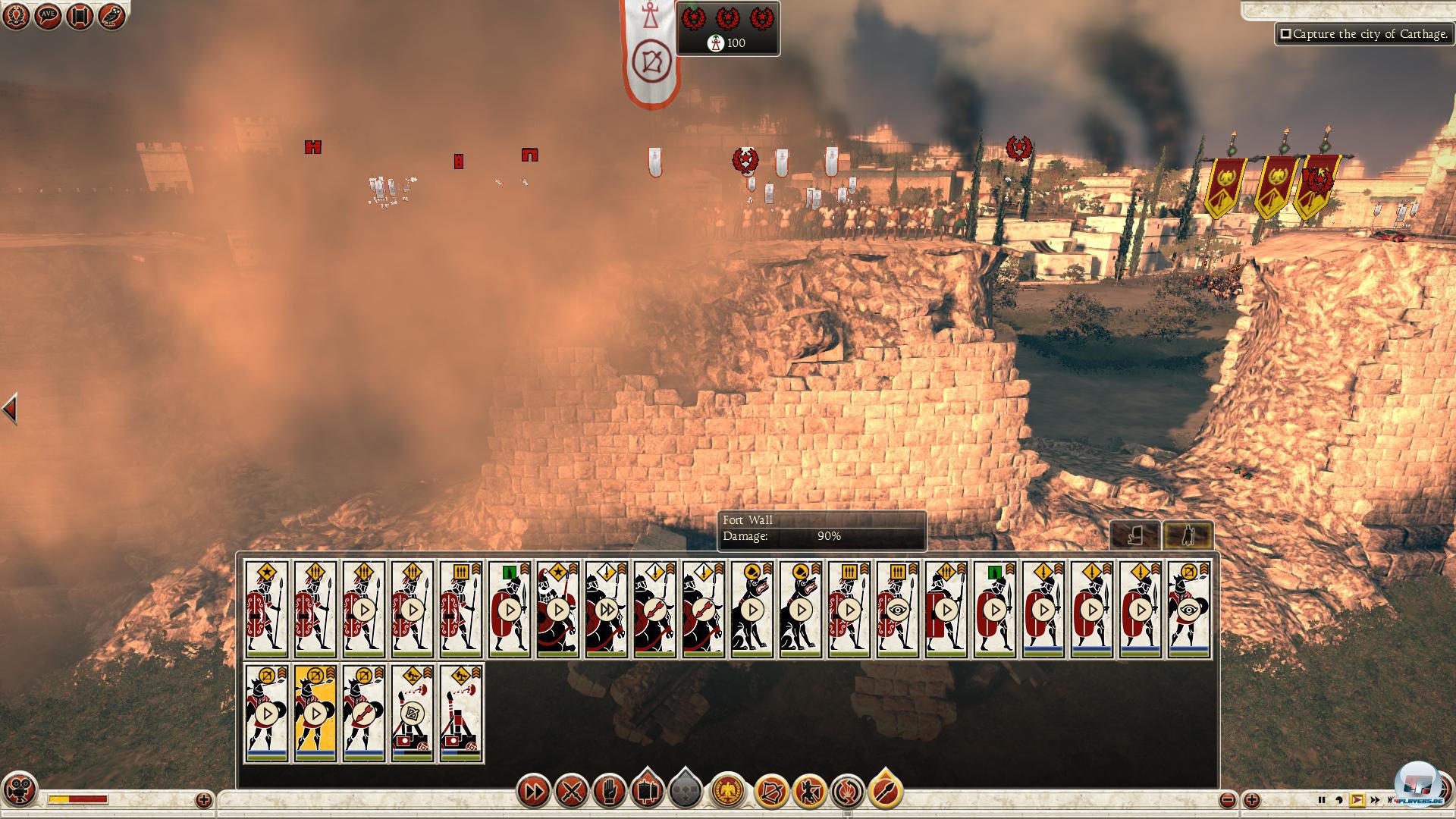Click the Roman eagle emblem button

click(728, 792)
